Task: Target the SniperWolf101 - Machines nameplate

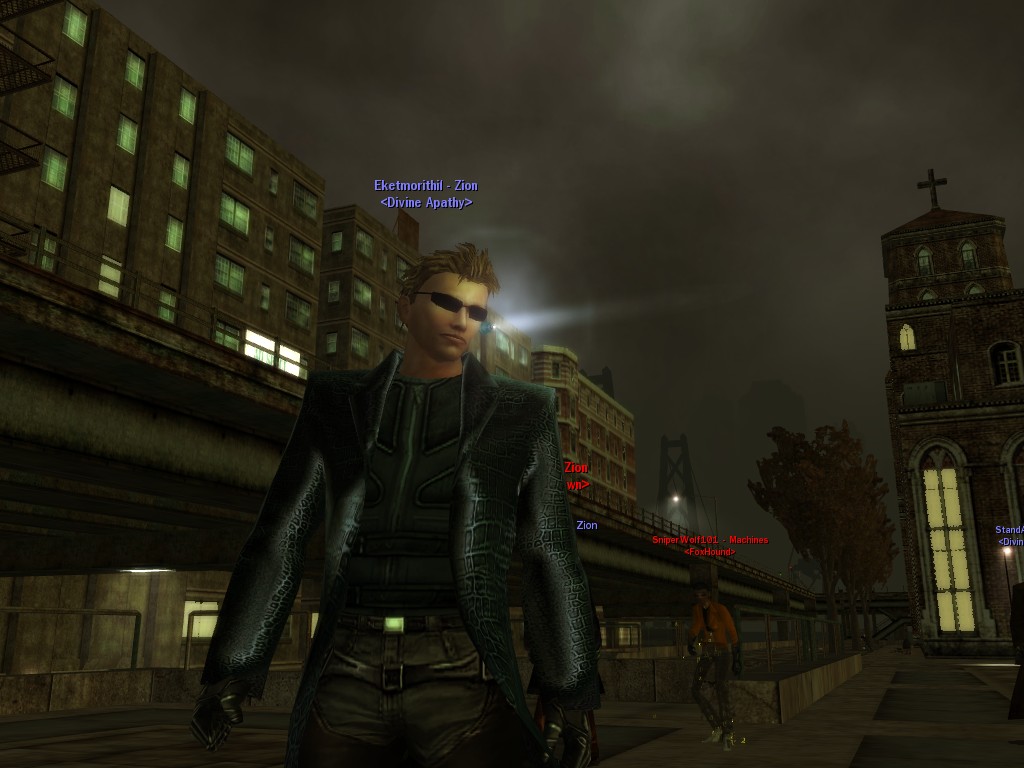Action: [710, 540]
